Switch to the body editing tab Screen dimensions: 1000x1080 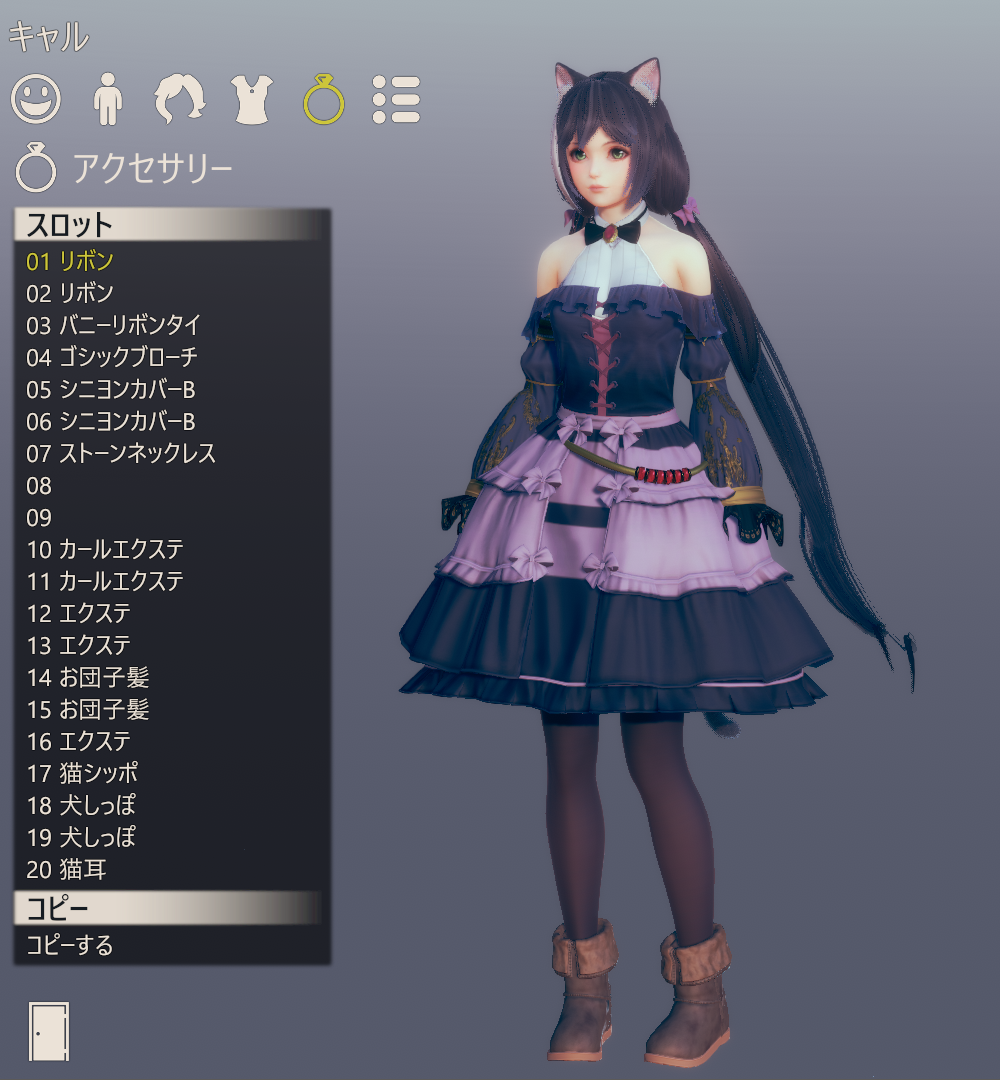click(x=106, y=99)
